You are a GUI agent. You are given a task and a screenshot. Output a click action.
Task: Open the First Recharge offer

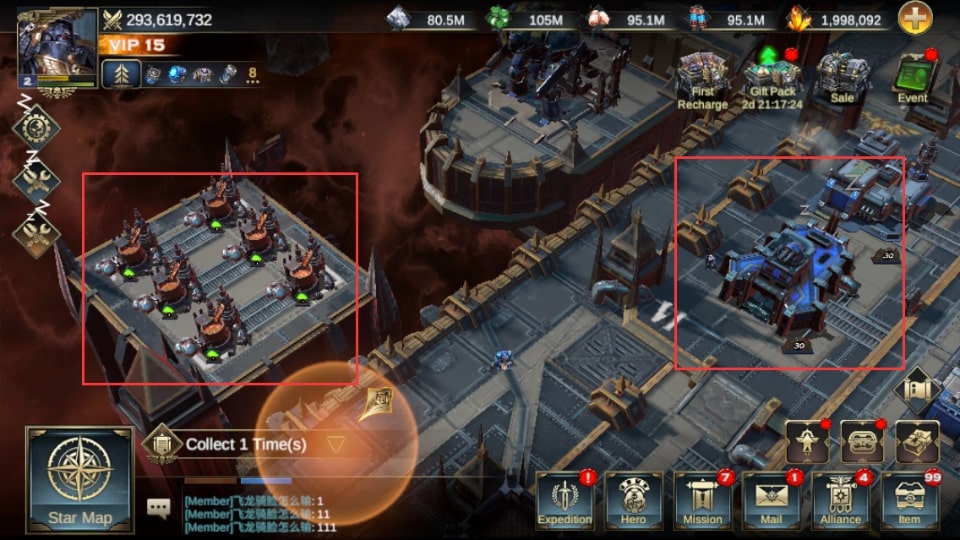point(702,80)
